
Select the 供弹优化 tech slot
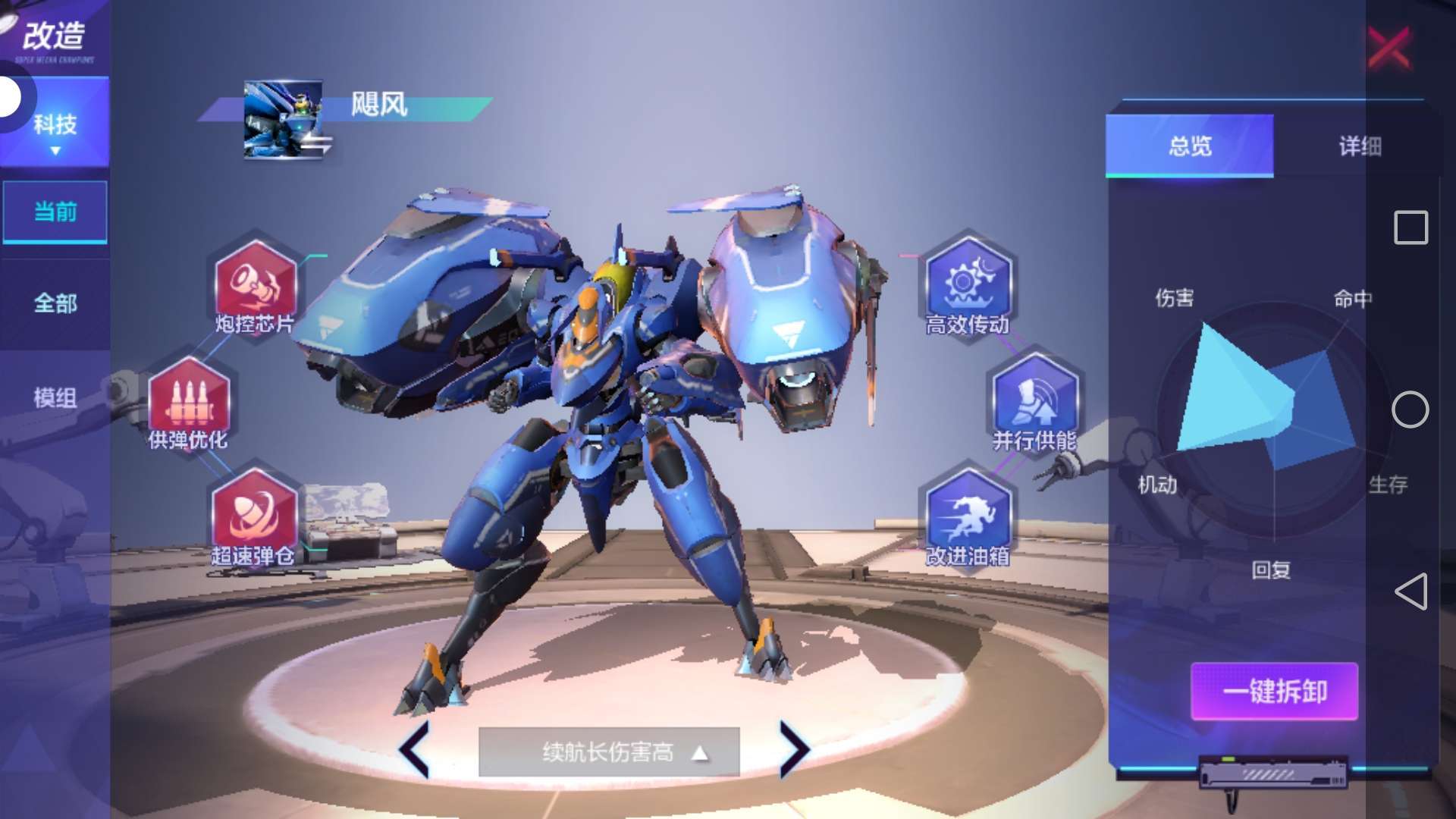(188, 397)
